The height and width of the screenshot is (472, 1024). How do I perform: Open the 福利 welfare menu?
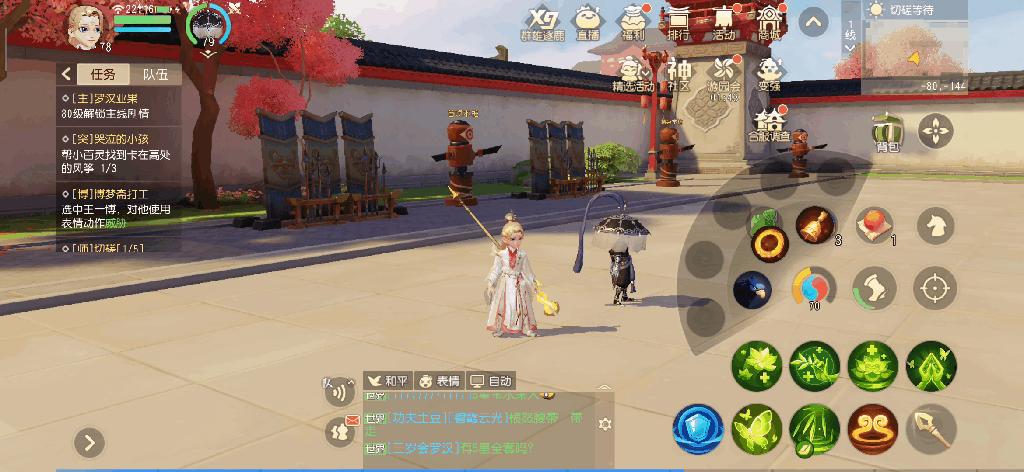(x=633, y=22)
